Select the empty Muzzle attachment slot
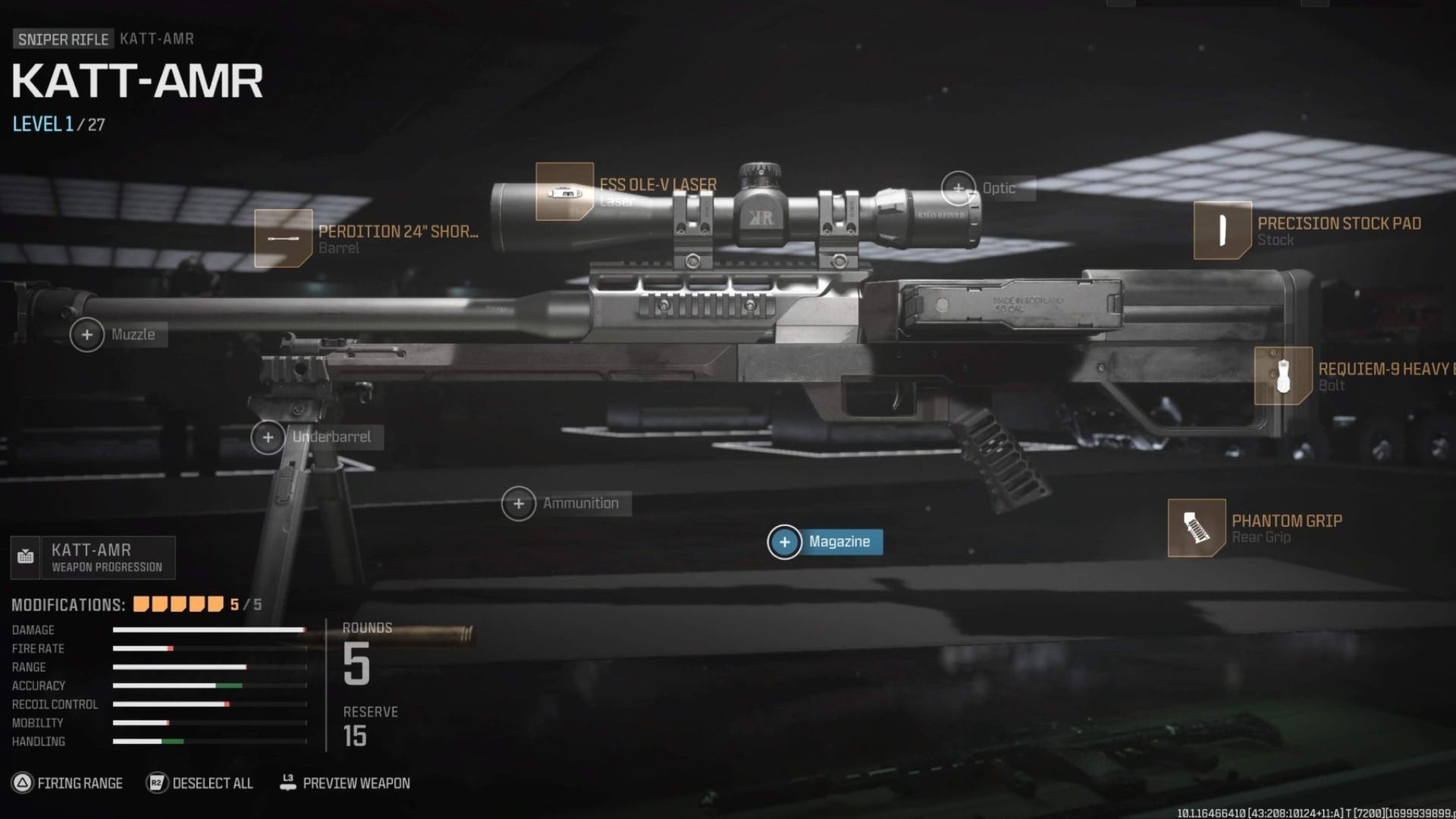 tap(87, 334)
